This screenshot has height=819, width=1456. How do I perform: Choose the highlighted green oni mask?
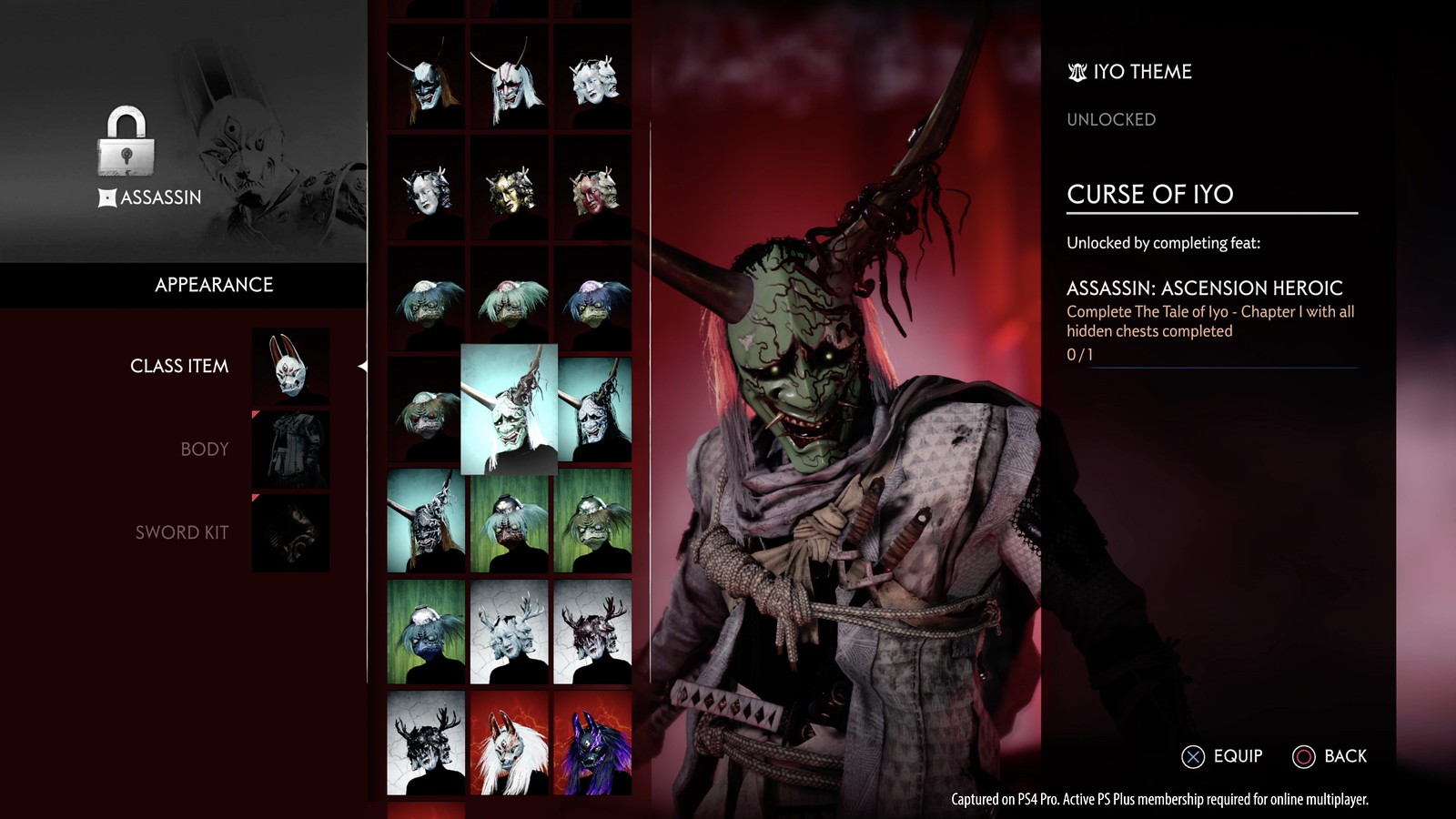pyautogui.click(x=509, y=409)
